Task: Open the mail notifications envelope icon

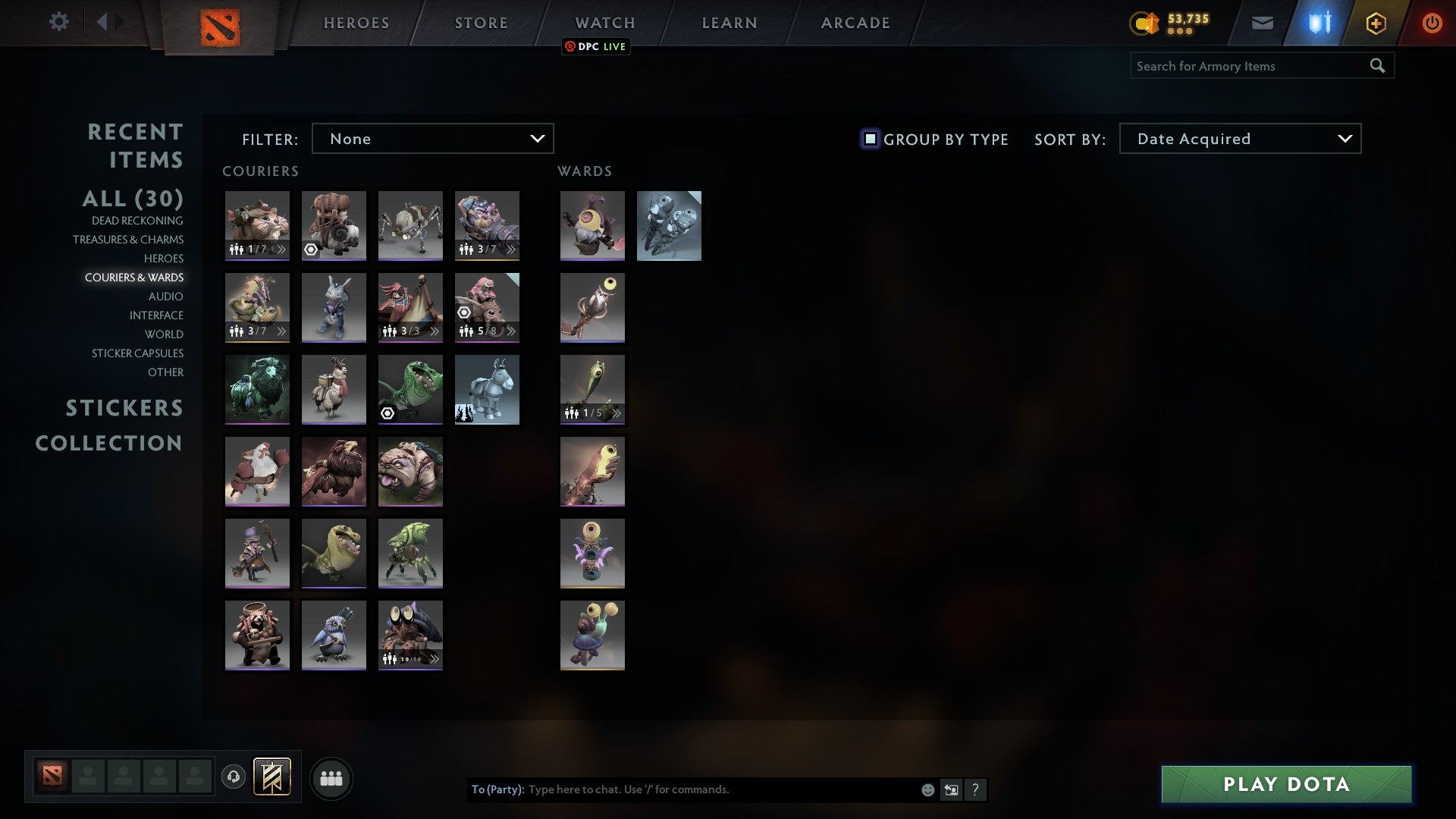Action: [1263, 23]
